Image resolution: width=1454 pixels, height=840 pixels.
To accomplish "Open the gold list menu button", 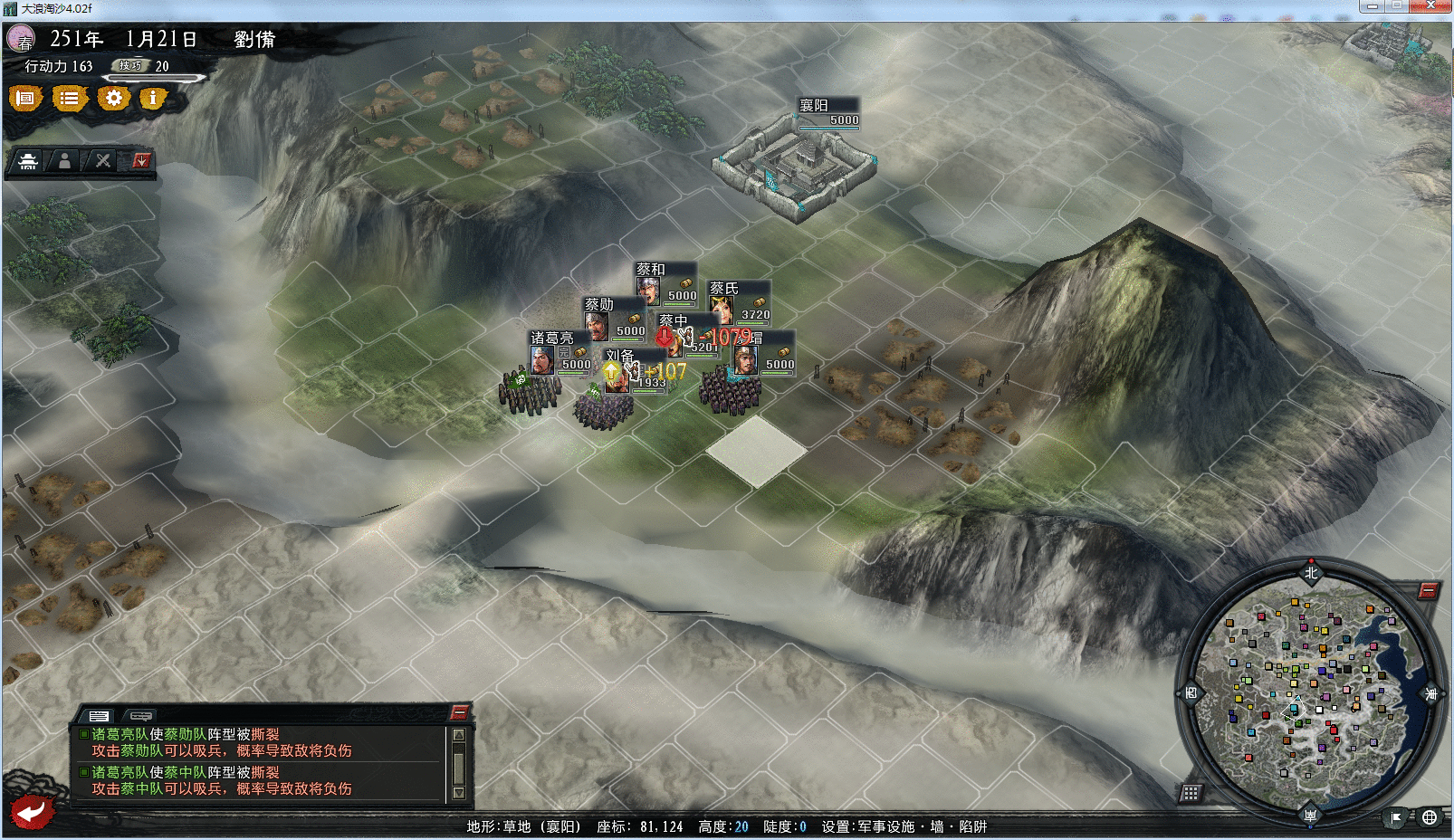I will coord(69,98).
